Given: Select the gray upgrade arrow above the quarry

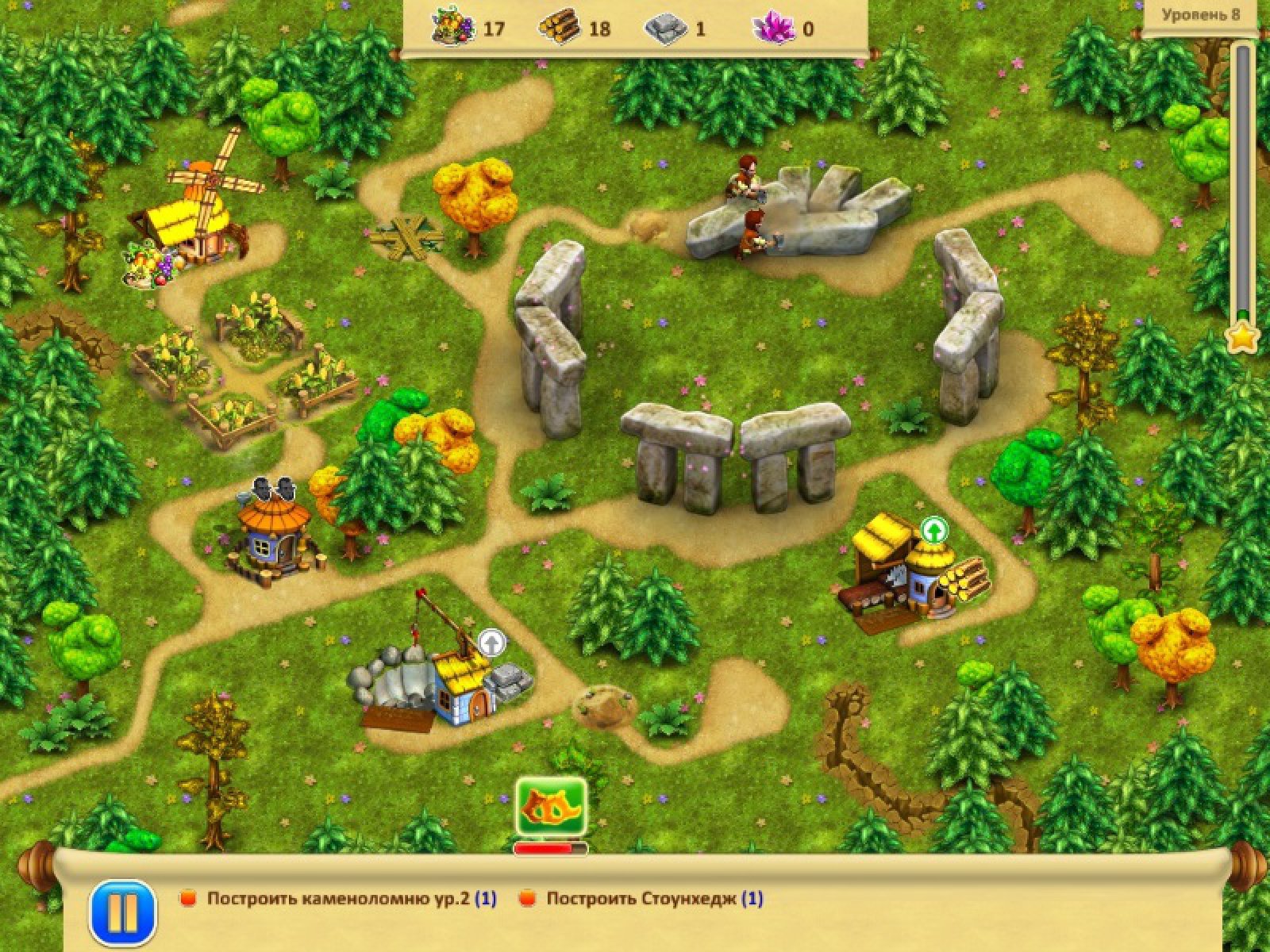Looking at the screenshot, I should 492,642.
